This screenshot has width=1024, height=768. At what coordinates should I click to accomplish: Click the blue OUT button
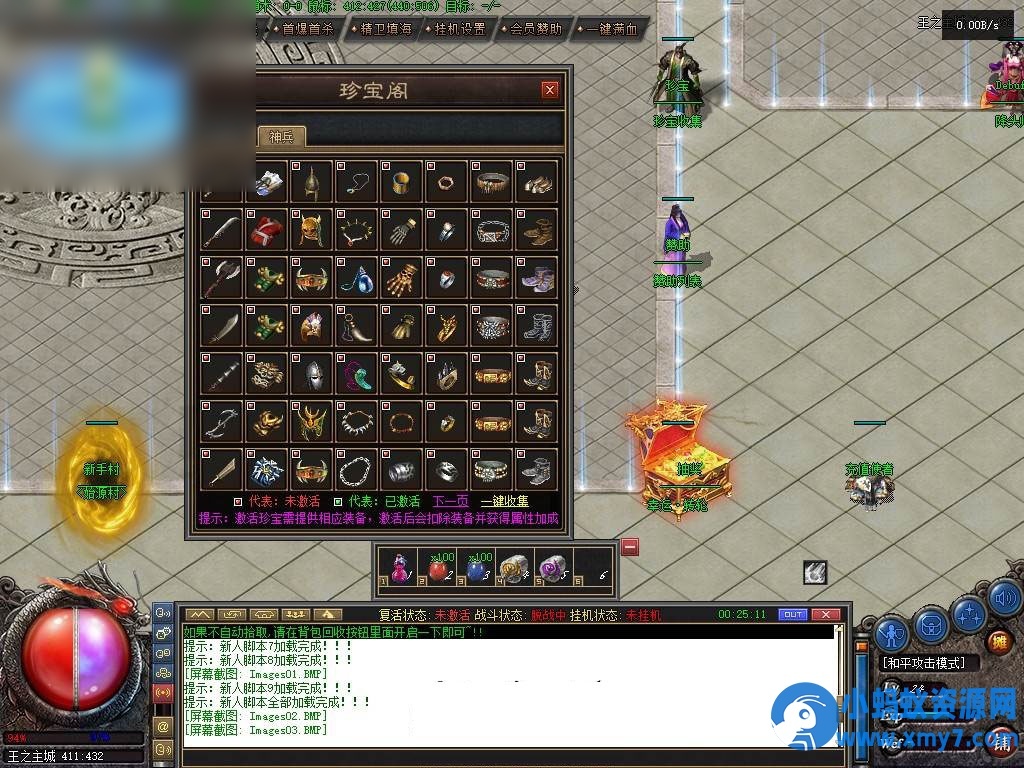click(792, 614)
